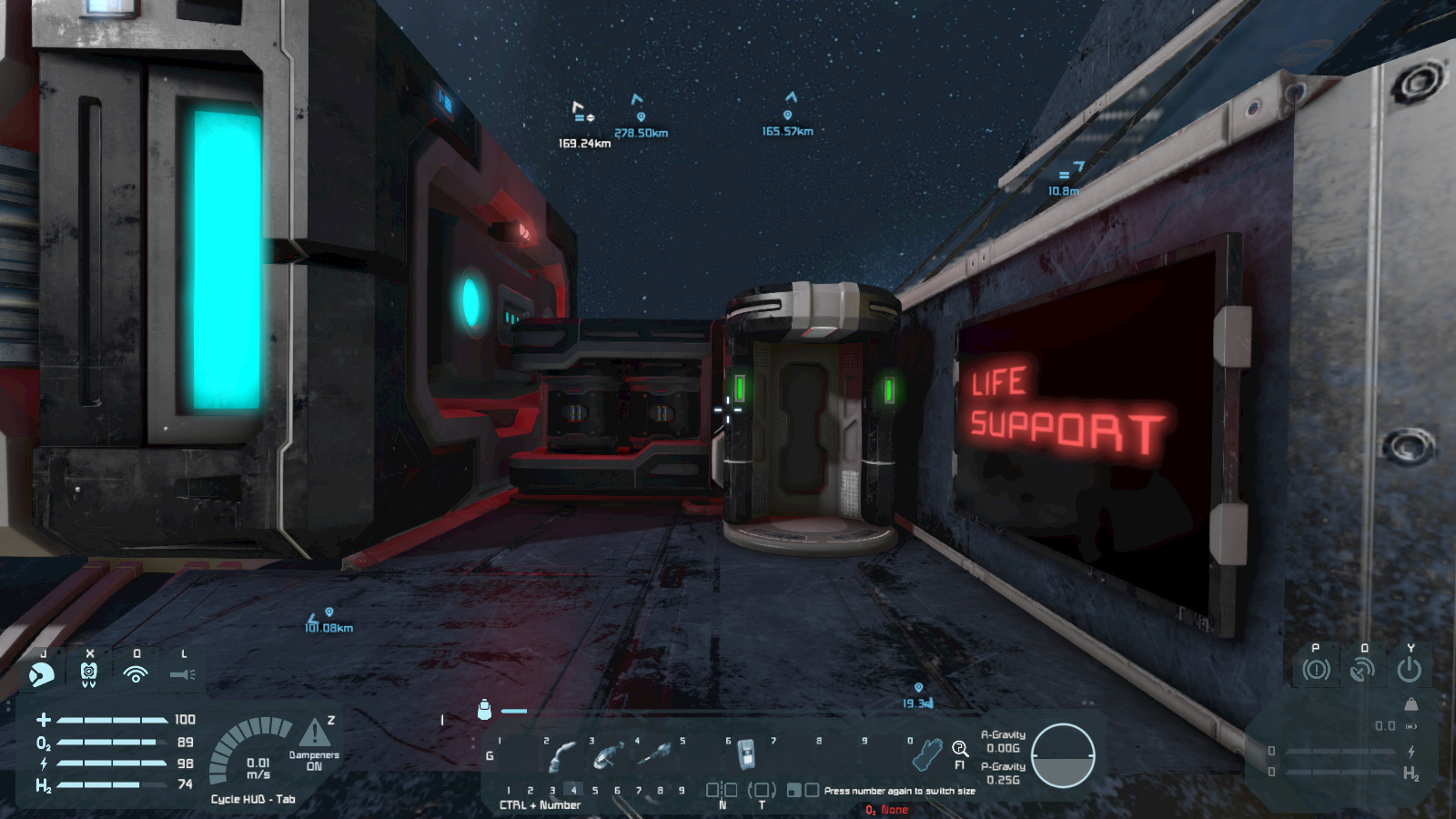Select the 165.57km GPS waypoint marker
The width and height of the screenshot is (1456, 819).
click(x=788, y=116)
